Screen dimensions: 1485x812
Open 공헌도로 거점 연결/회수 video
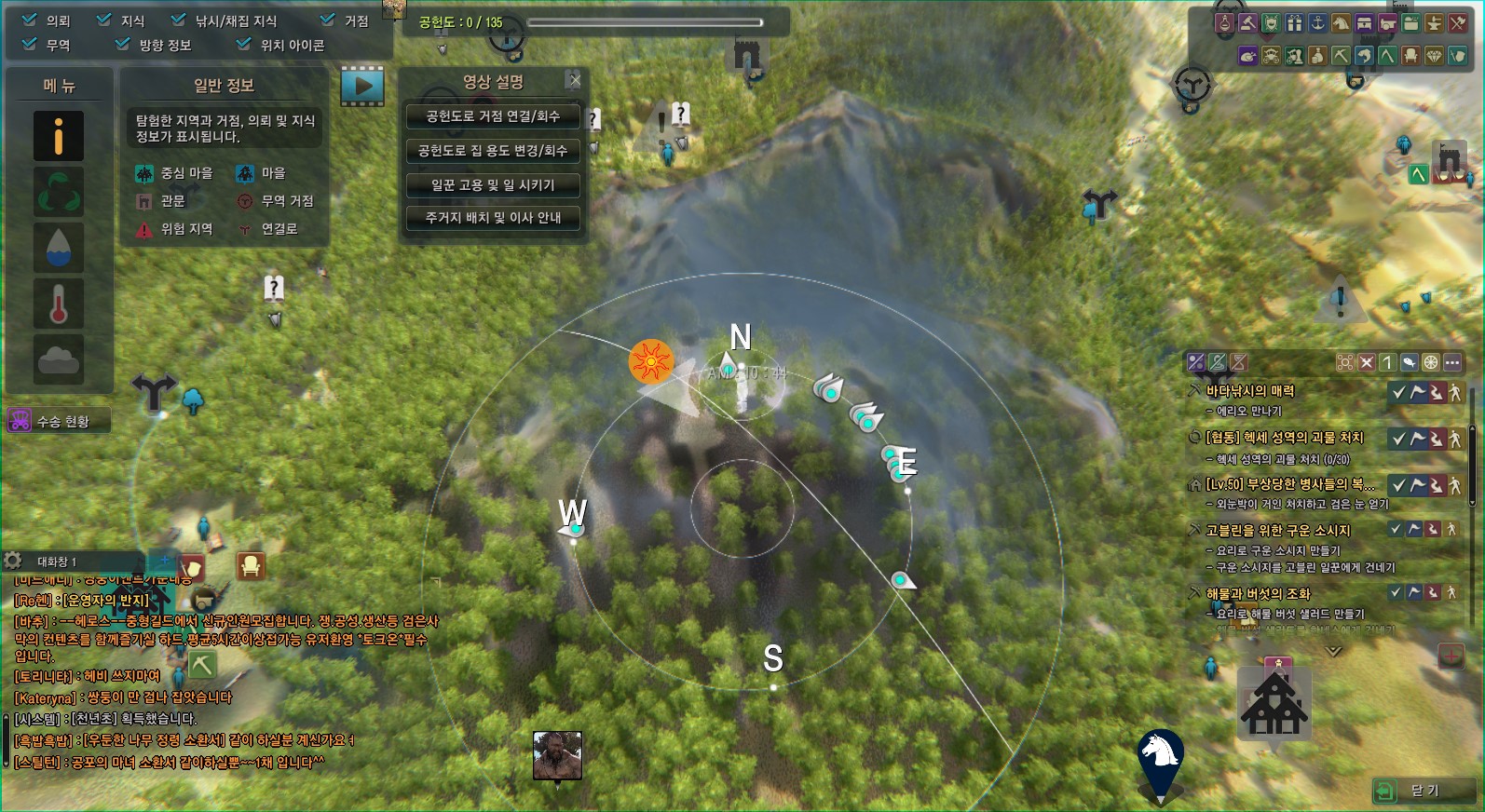[x=493, y=116]
